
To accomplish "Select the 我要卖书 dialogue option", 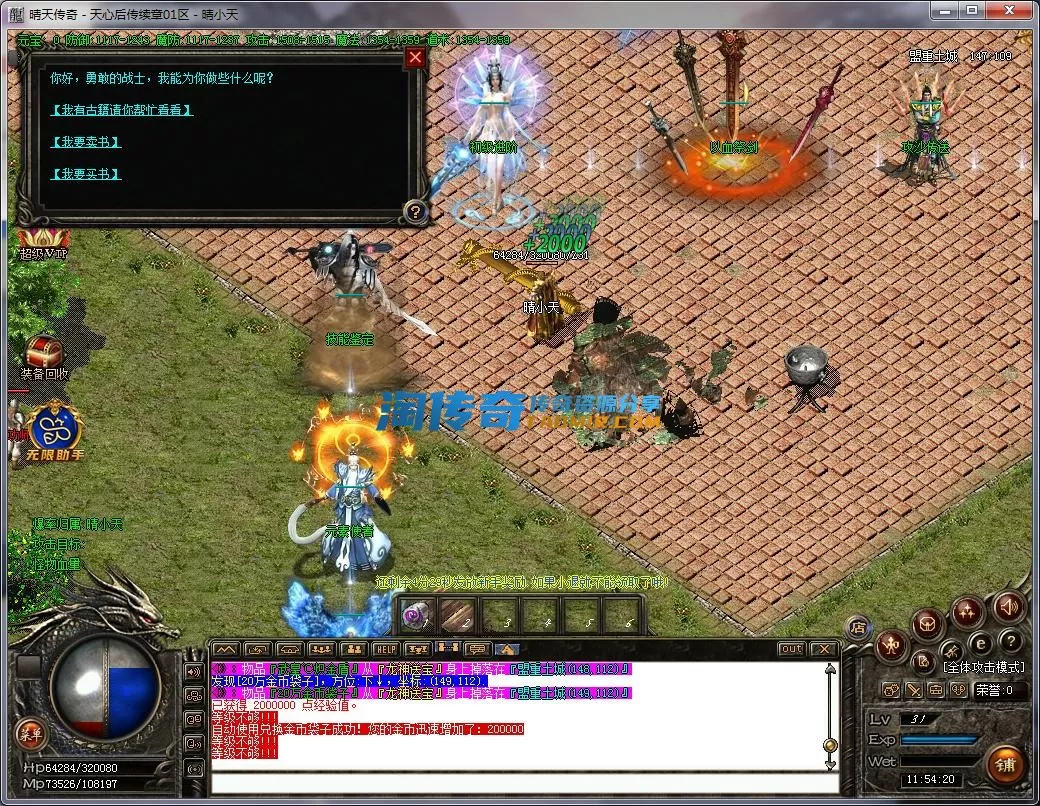I will point(85,142).
